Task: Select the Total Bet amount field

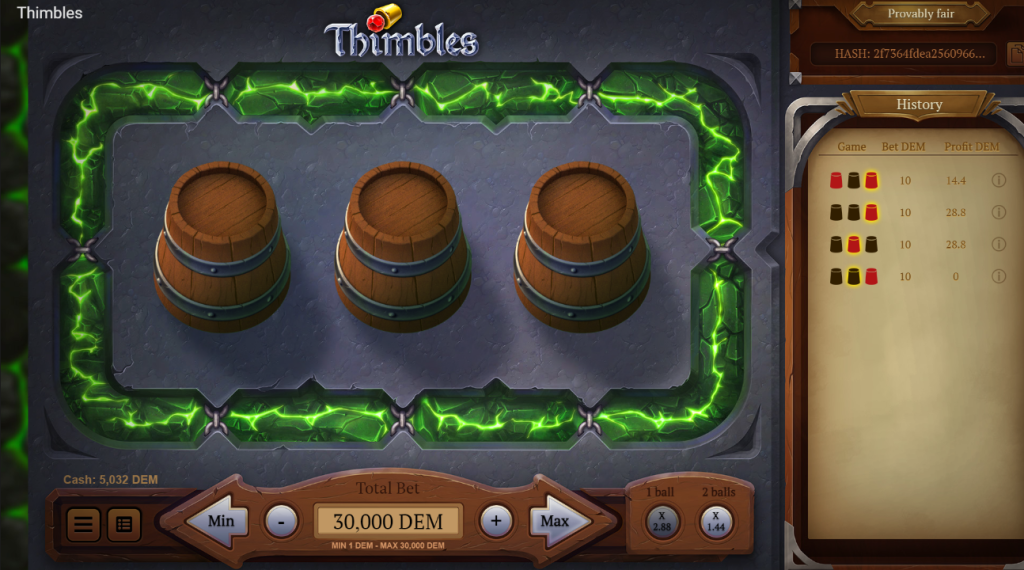Action: coord(388,522)
